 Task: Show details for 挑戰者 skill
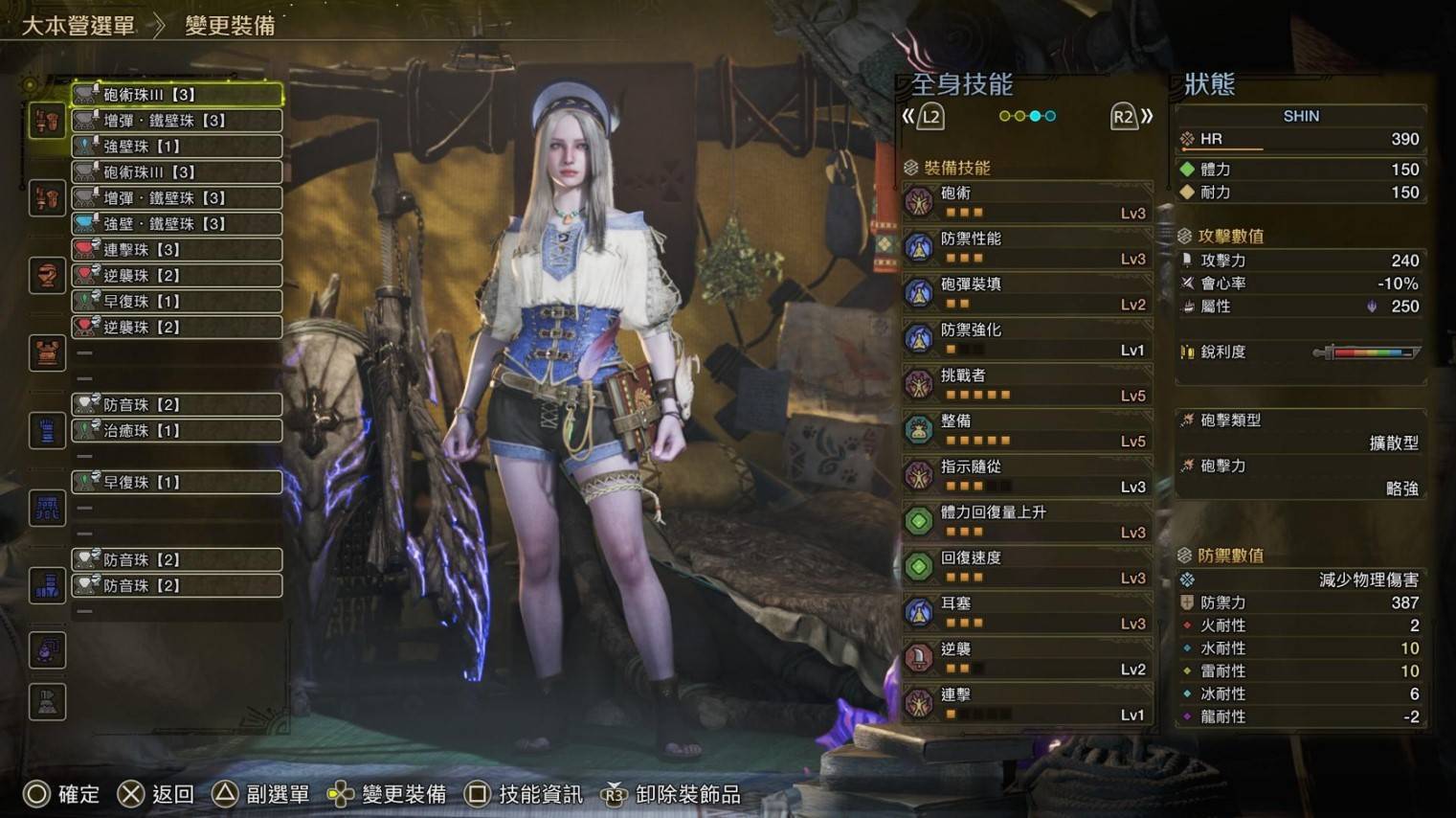pos(1026,385)
